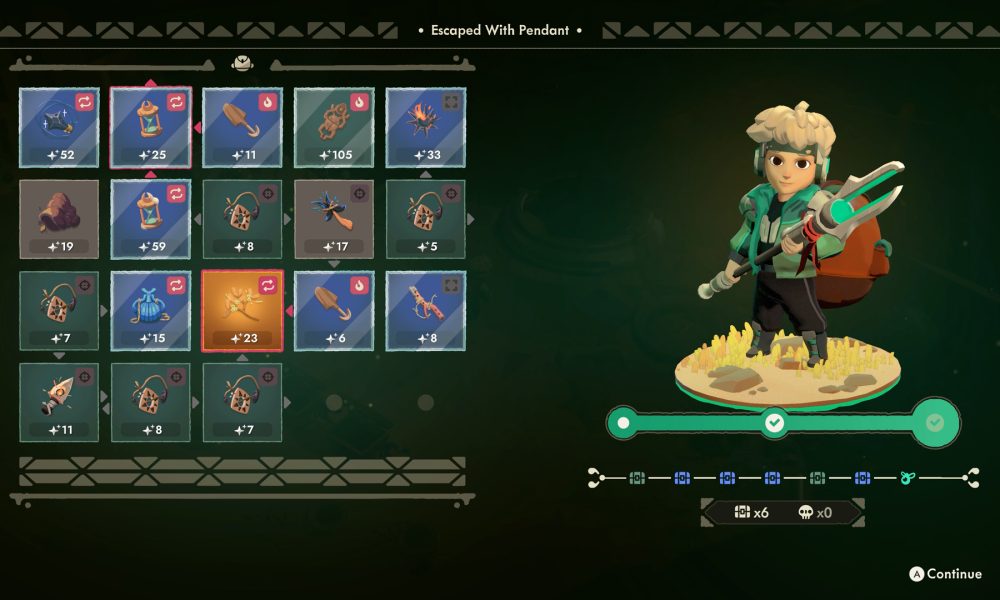The image size is (1000, 600).
Task: Choose the lantern slot valued at 25
Action: click(151, 127)
